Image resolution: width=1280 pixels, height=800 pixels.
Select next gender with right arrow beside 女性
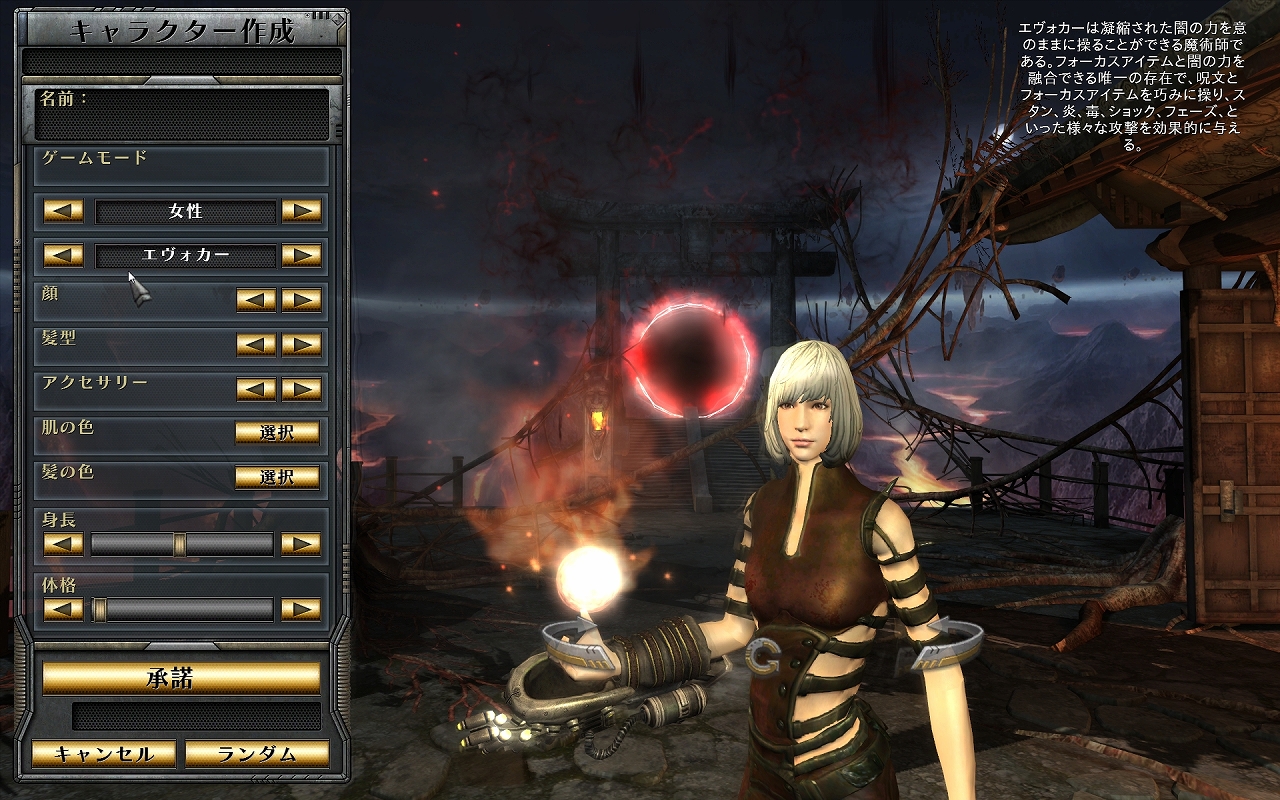point(301,211)
